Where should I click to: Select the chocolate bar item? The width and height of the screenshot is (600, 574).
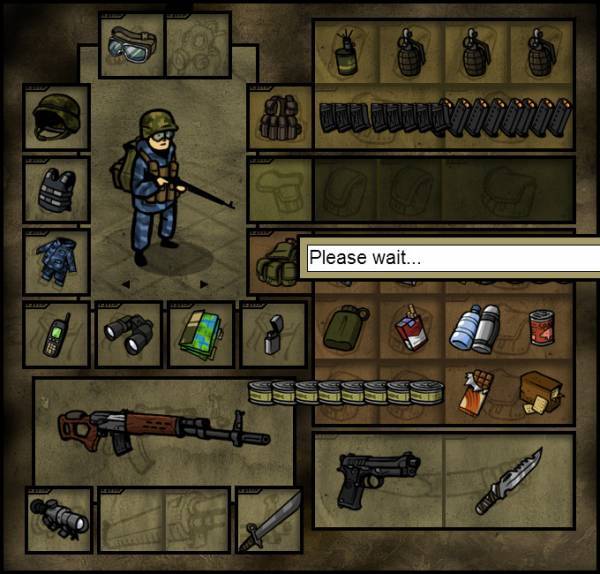474,392
